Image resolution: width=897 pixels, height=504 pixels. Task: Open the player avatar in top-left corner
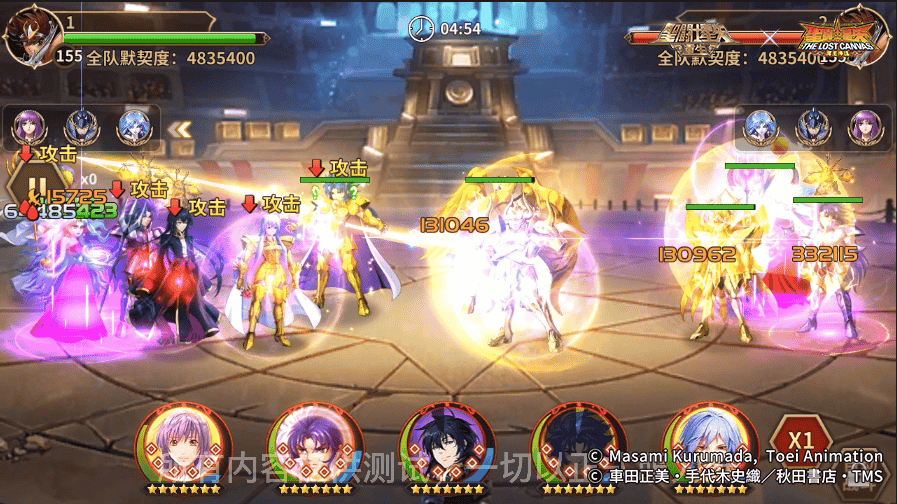click(x=28, y=36)
